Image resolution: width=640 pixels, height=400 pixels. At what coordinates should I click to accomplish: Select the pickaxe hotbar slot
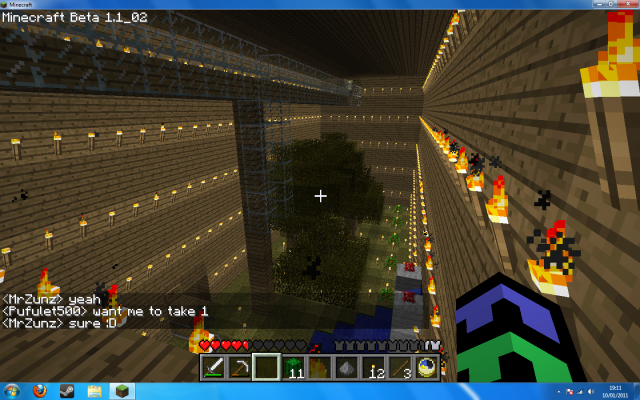[x=239, y=367]
